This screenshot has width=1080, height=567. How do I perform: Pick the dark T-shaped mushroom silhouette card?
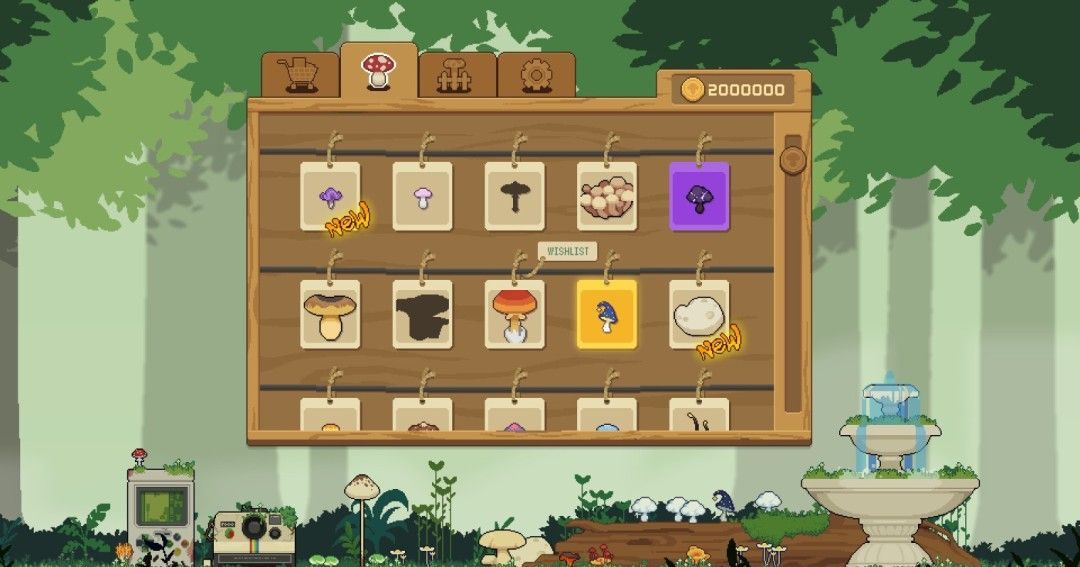coord(514,197)
